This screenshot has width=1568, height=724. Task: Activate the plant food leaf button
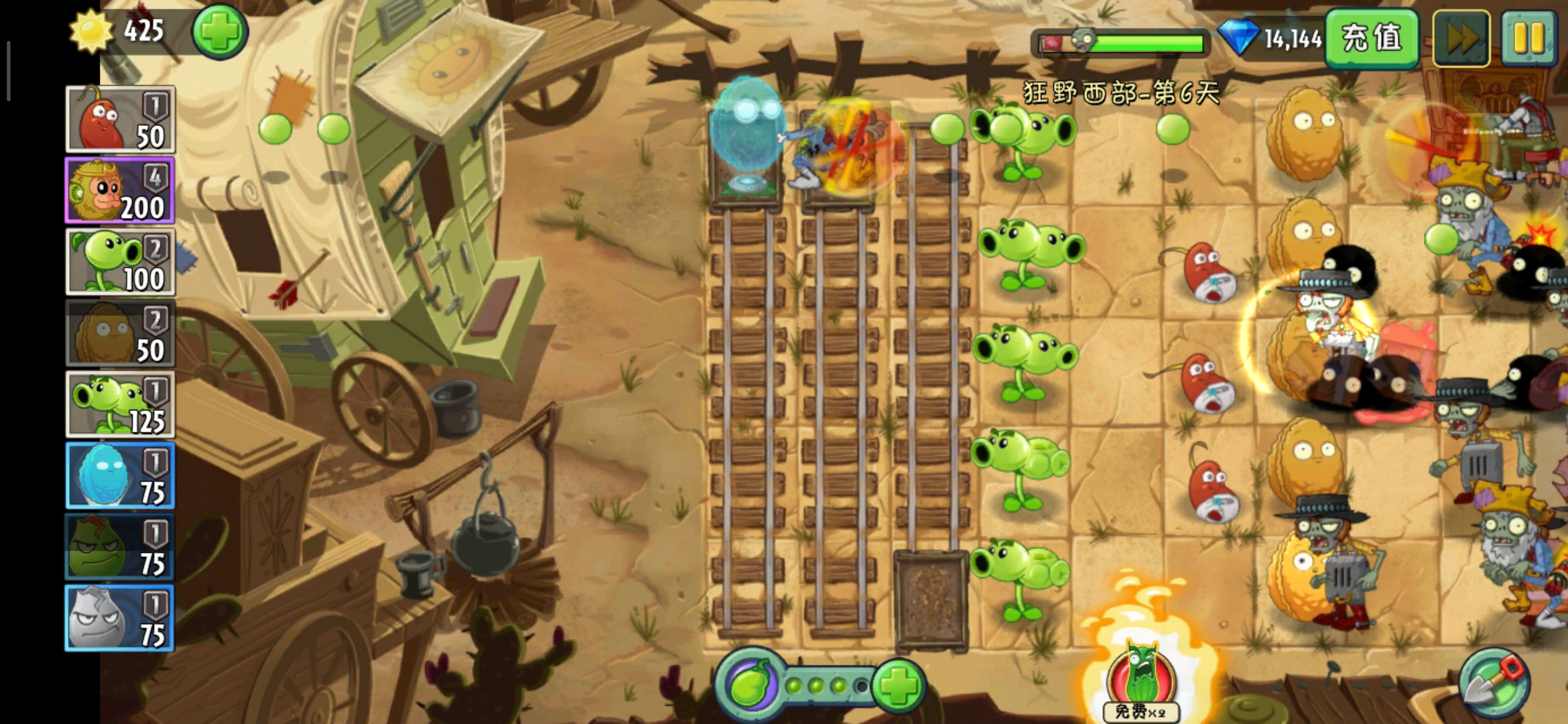[x=750, y=685]
